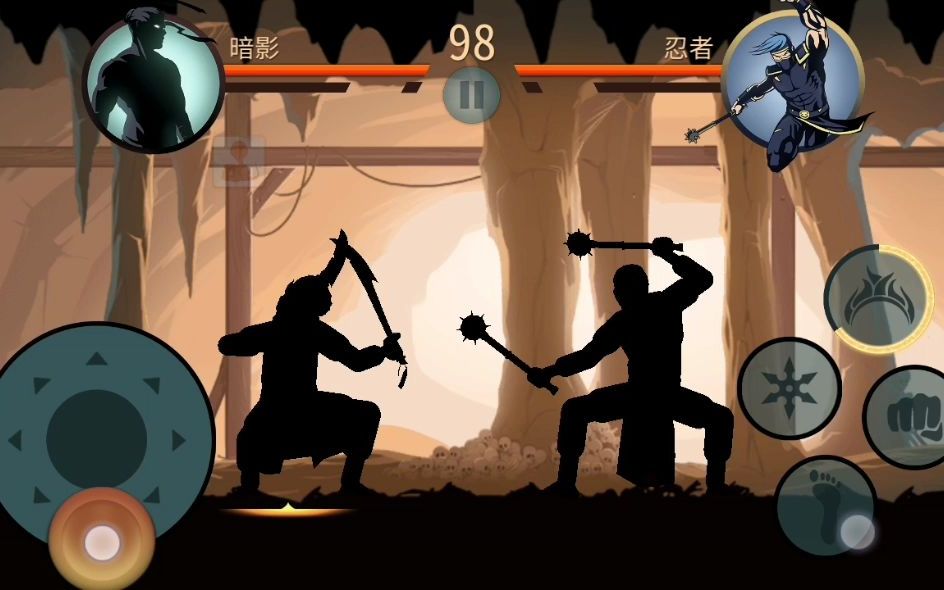The height and width of the screenshot is (590, 944).
Task: Pause the fight with the pause button
Action: click(x=471, y=94)
